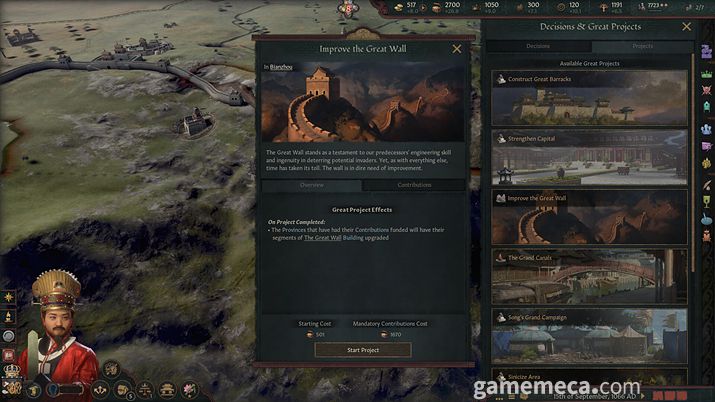
Task: Pick Improve the Great Wall in project list
Action: (589, 216)
